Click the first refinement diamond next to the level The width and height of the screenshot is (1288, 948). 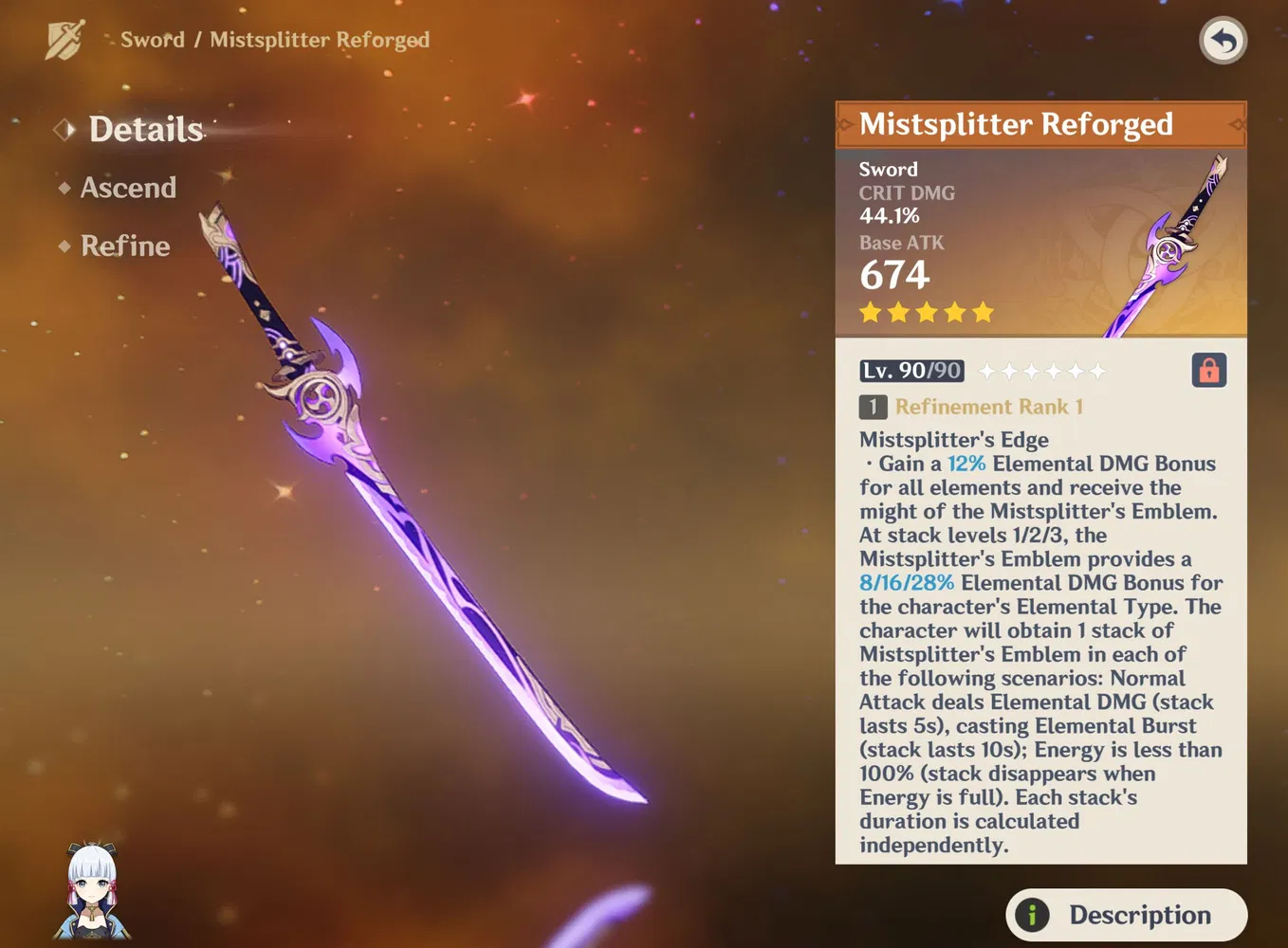click(988, 371)
